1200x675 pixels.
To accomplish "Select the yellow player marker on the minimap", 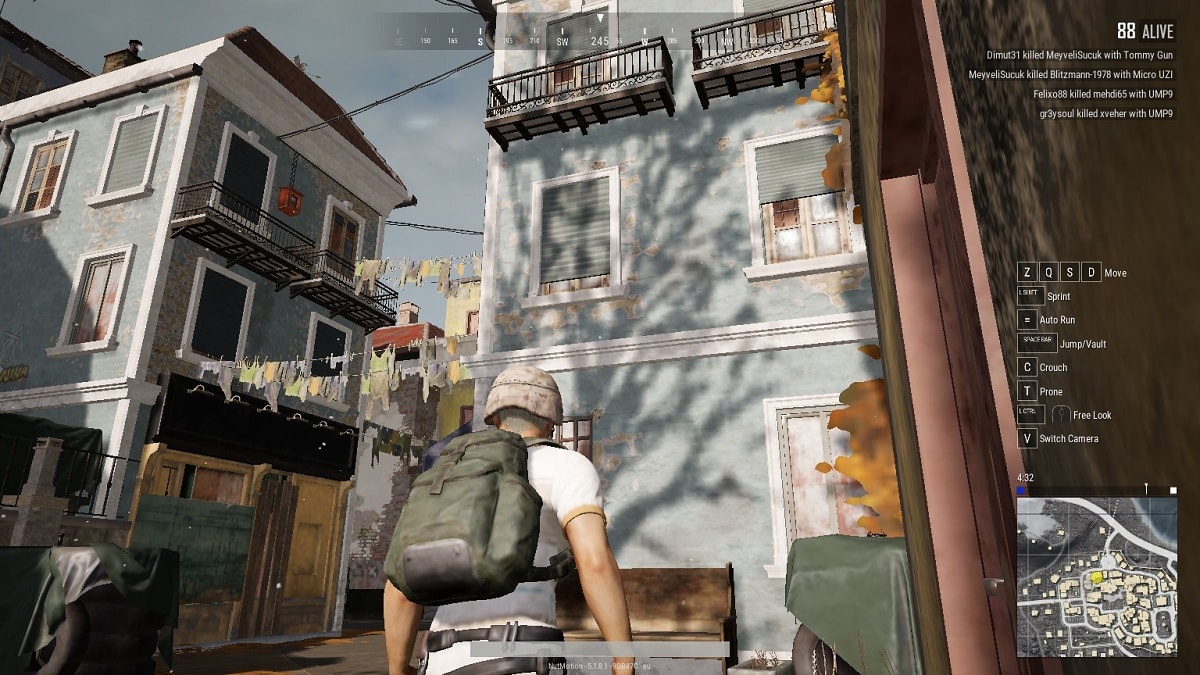I will tap(1097, 577).
